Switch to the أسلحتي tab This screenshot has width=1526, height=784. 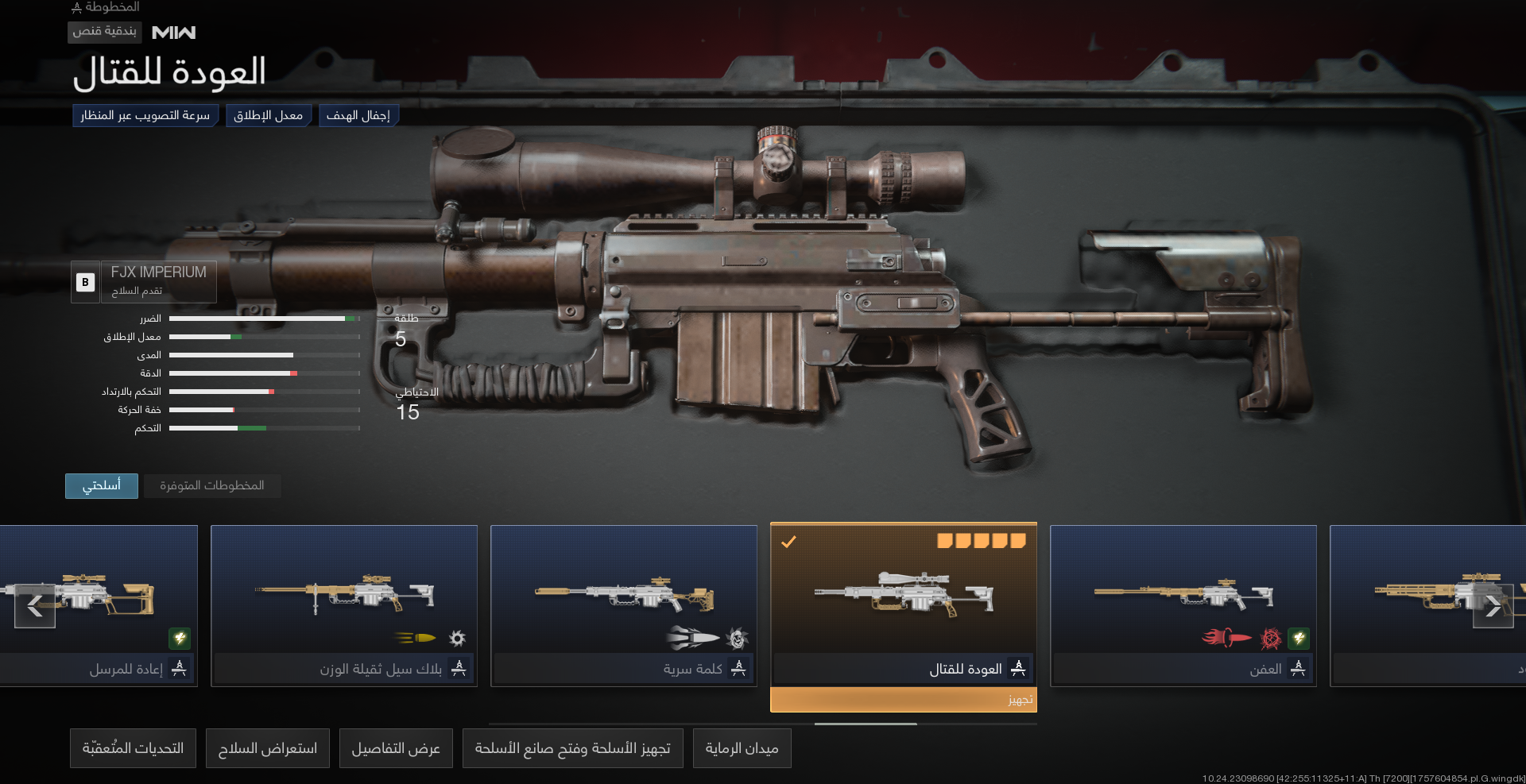(101, 485)
